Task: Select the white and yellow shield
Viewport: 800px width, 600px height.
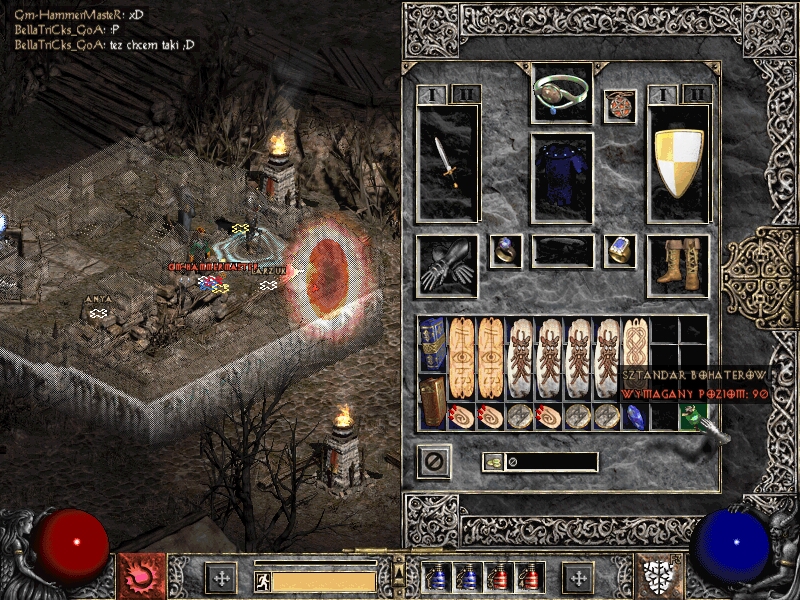Action: tap(679, 163)
